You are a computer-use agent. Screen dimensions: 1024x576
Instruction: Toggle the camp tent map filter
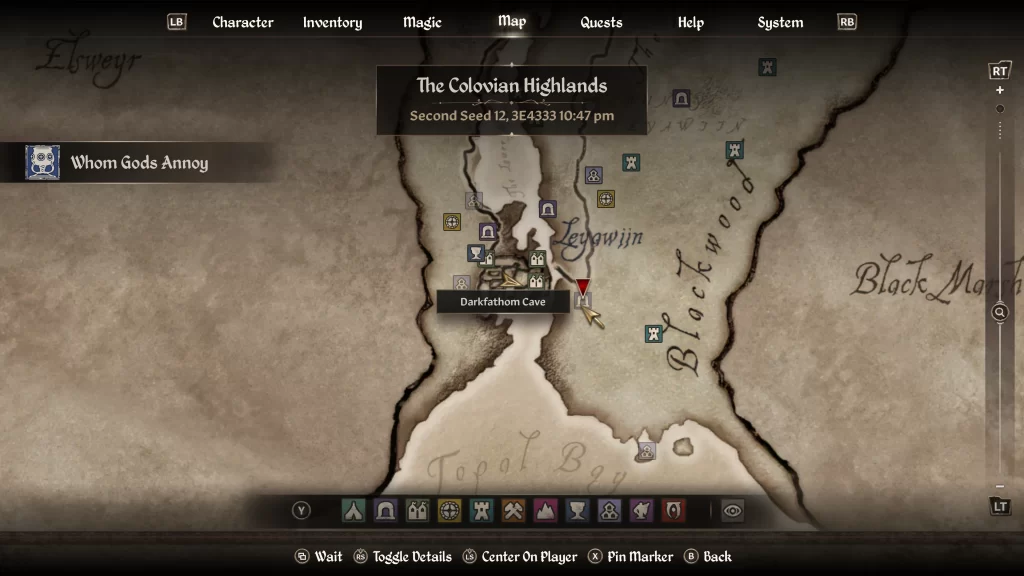click(353, 511)
